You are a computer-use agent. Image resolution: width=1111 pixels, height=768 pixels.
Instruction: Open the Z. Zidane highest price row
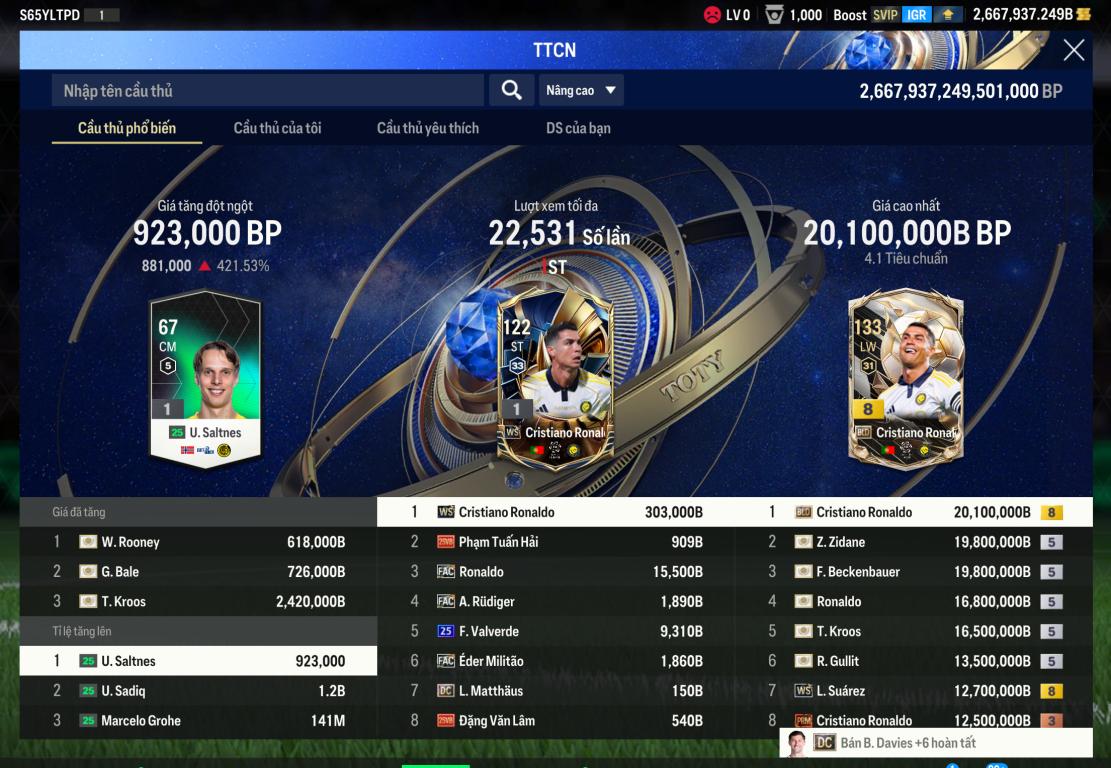click(913, 542)
